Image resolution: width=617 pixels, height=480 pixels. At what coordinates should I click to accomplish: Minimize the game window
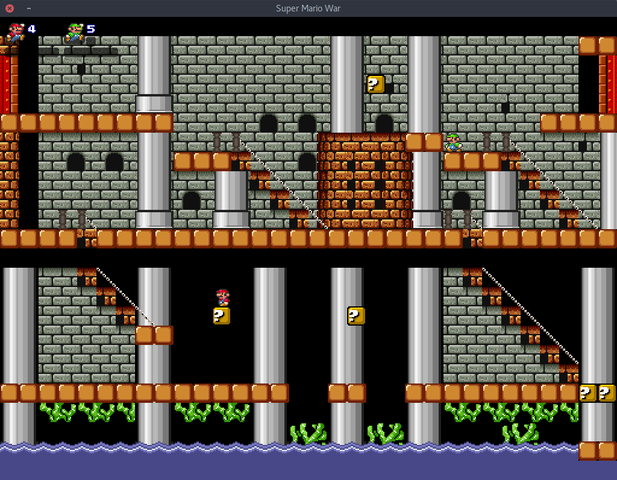pyautogui.click(x=28, y=8)
